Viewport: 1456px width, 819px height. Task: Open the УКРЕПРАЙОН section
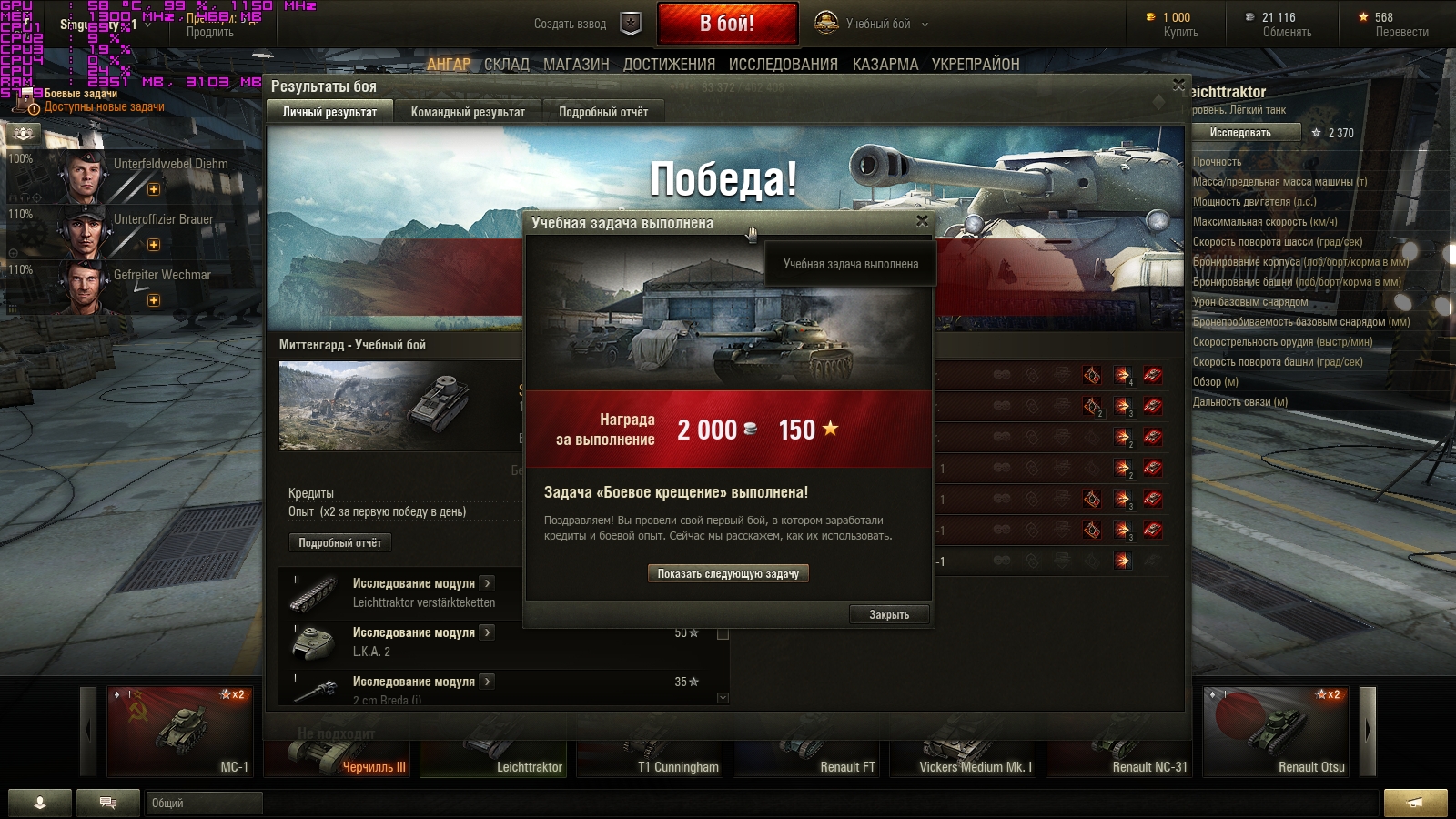coord(976,65)
